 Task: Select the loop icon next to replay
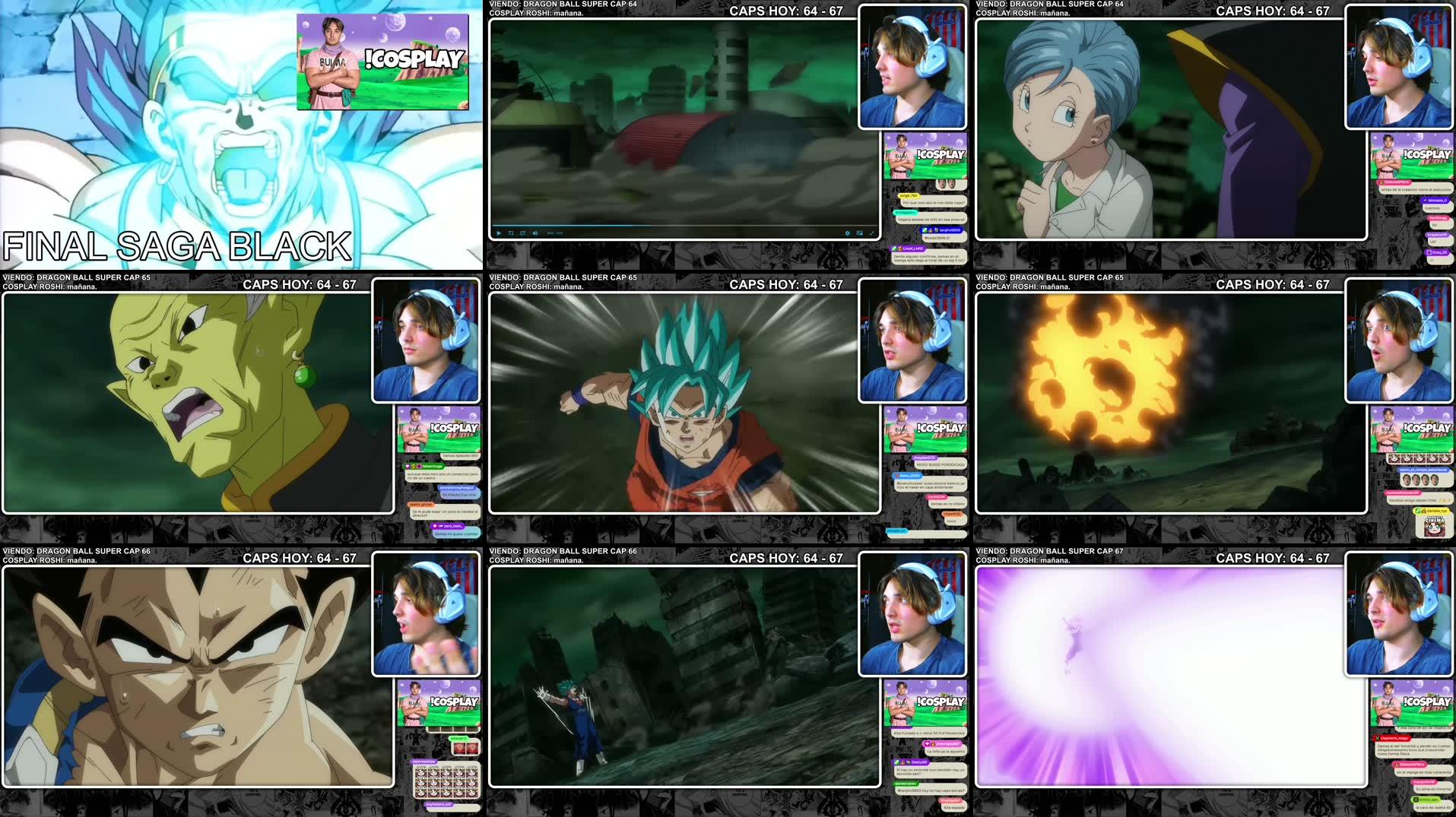(x=523, y=233)
